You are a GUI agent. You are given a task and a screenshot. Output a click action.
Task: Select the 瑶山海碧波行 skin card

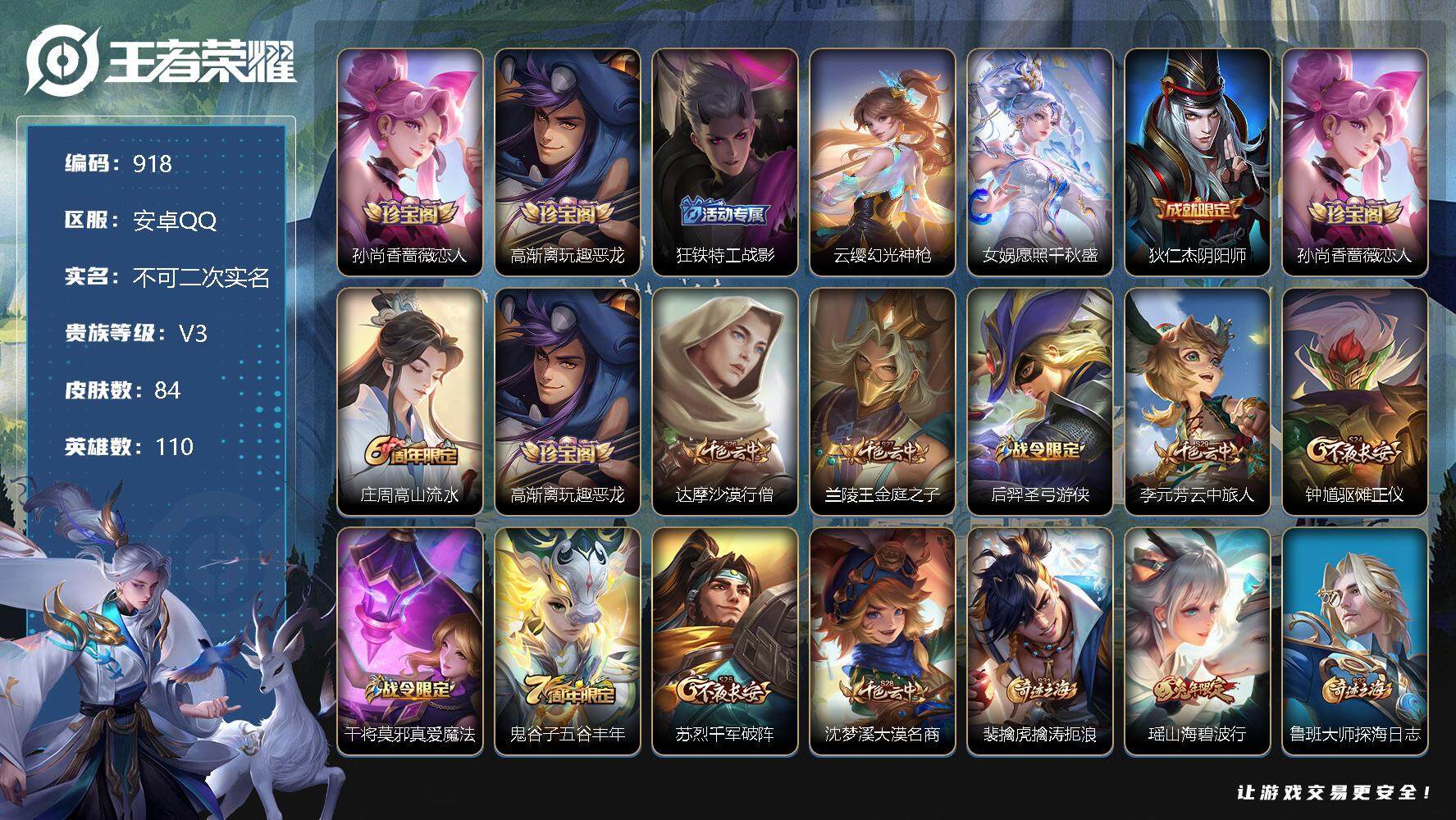pos(1198,640)
